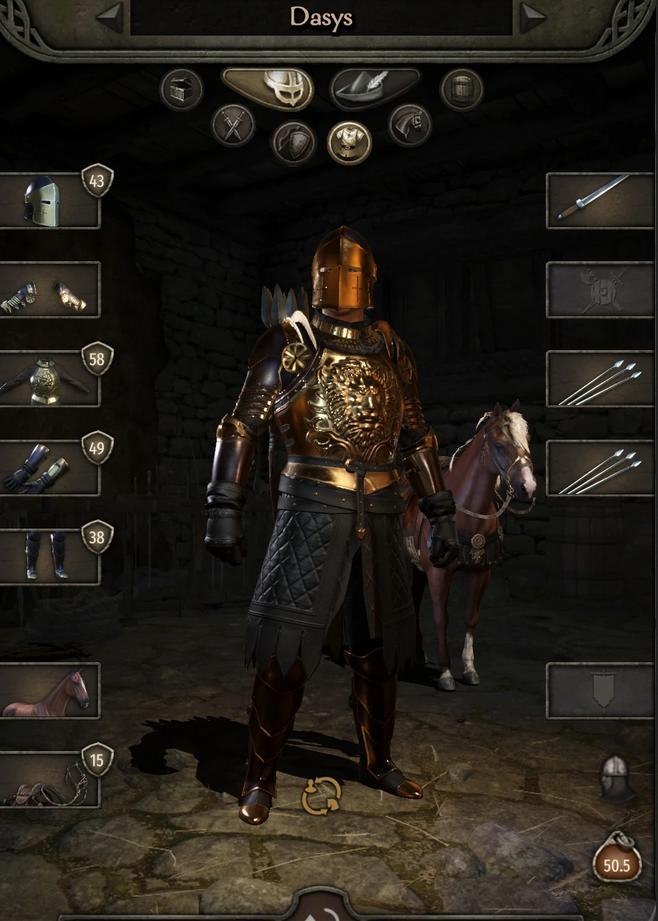Screen dimensions: 658x921
Task: Go to the next character with right arrow
Action: pyautogui.click(x=533, y=16)
